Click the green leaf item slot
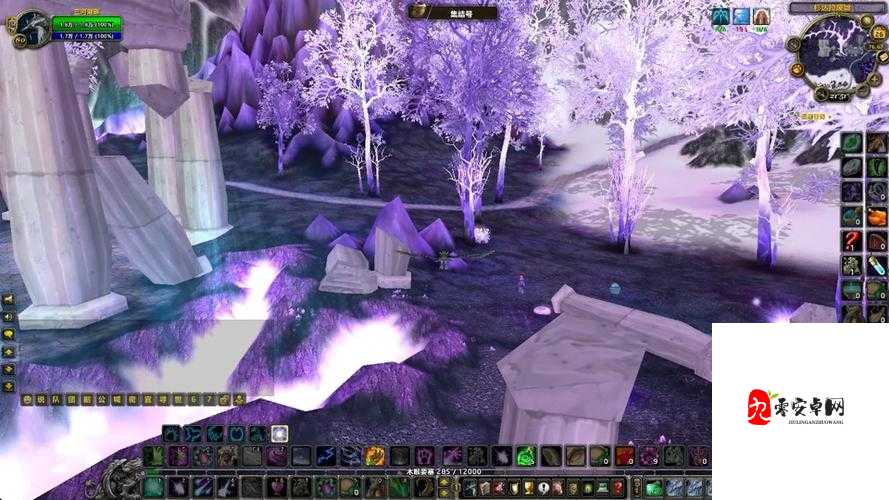Screen dimensions: 889x500 click(852, 143)
